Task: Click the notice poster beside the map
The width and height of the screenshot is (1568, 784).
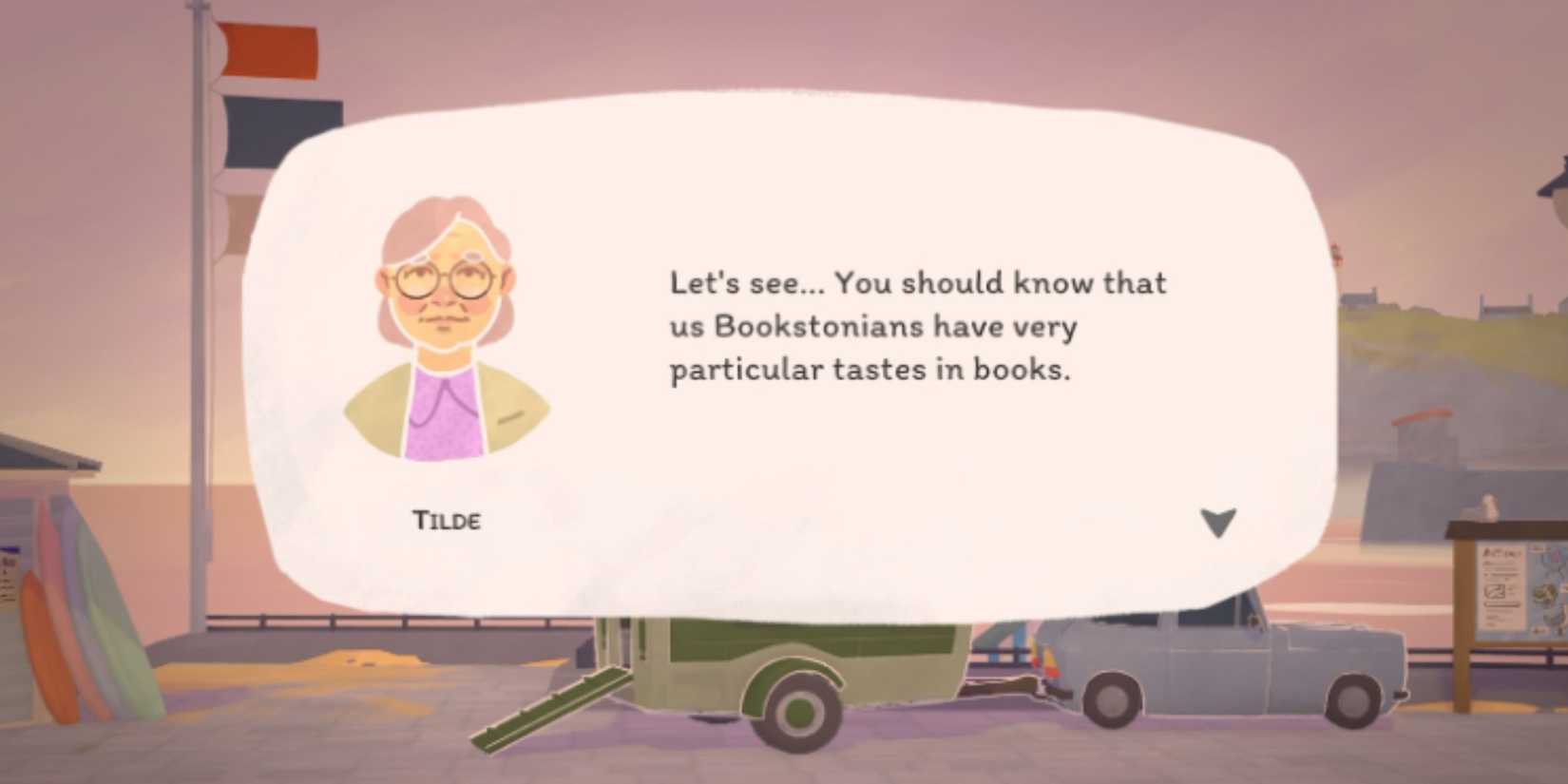Action: (1501, 584)
